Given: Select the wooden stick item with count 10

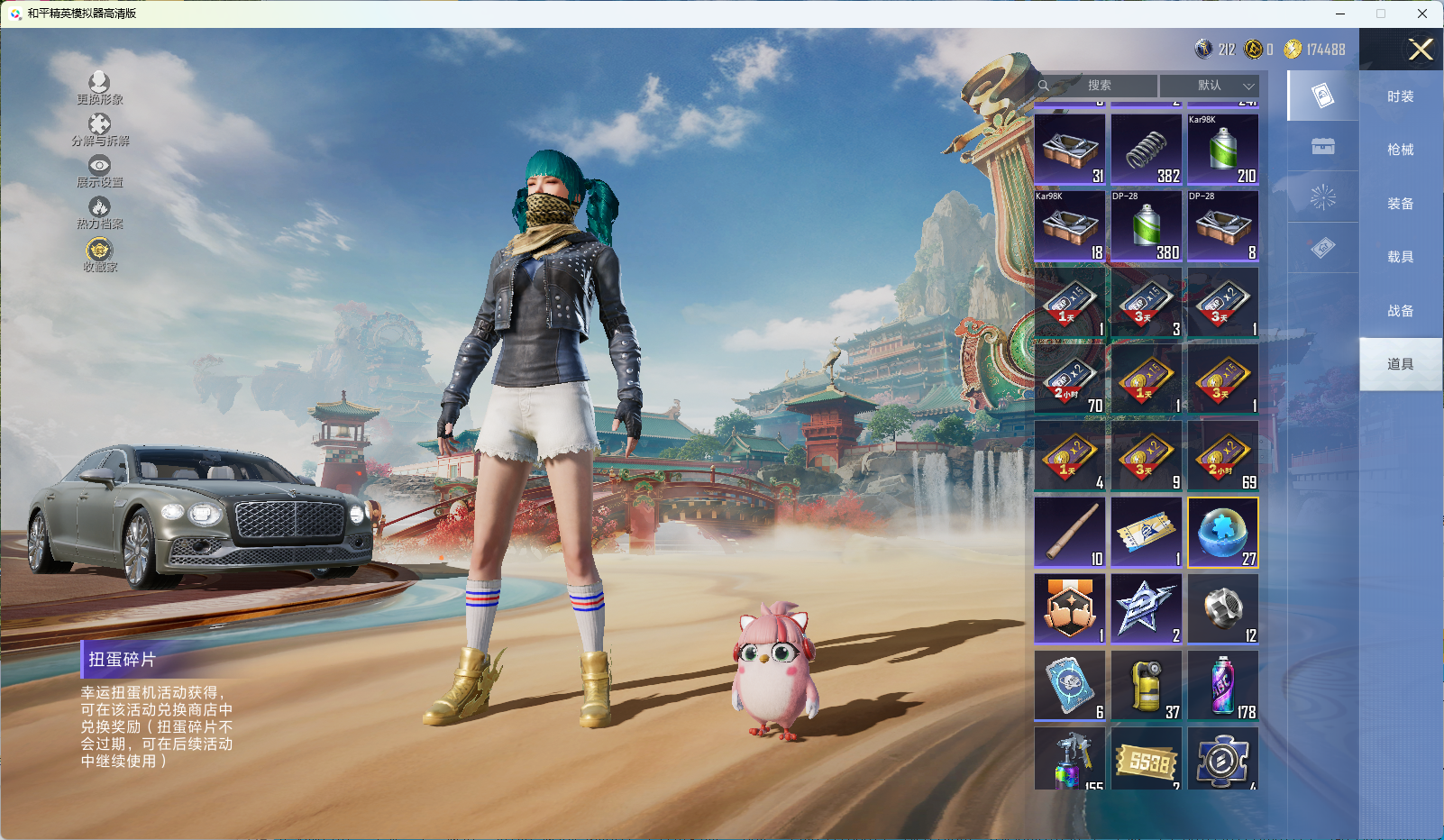Looking at the screenshot, I should pos(1070,533).
